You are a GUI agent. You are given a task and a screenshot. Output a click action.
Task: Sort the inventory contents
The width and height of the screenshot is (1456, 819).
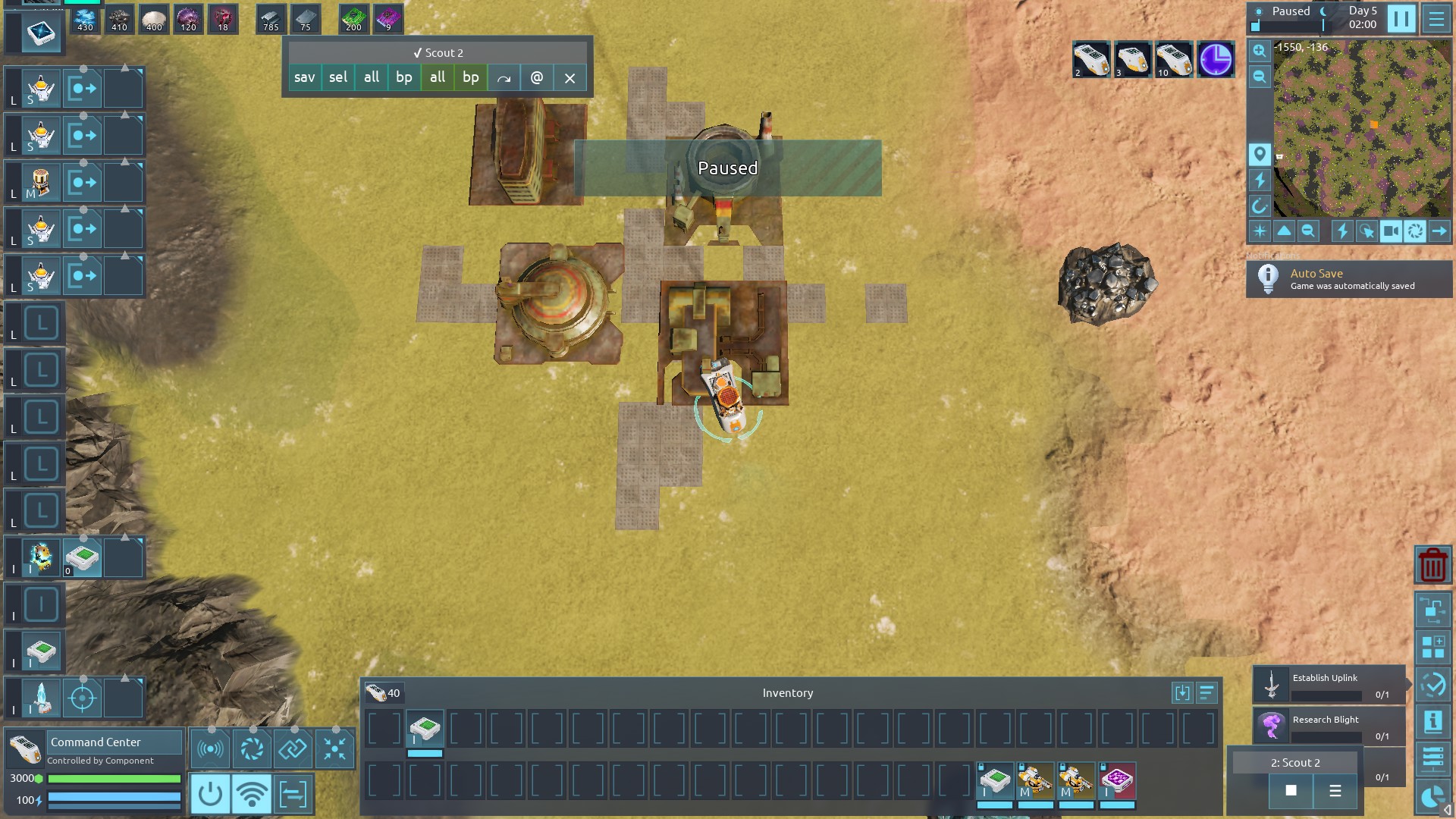pyautogui.click(x=1207, y=692)
